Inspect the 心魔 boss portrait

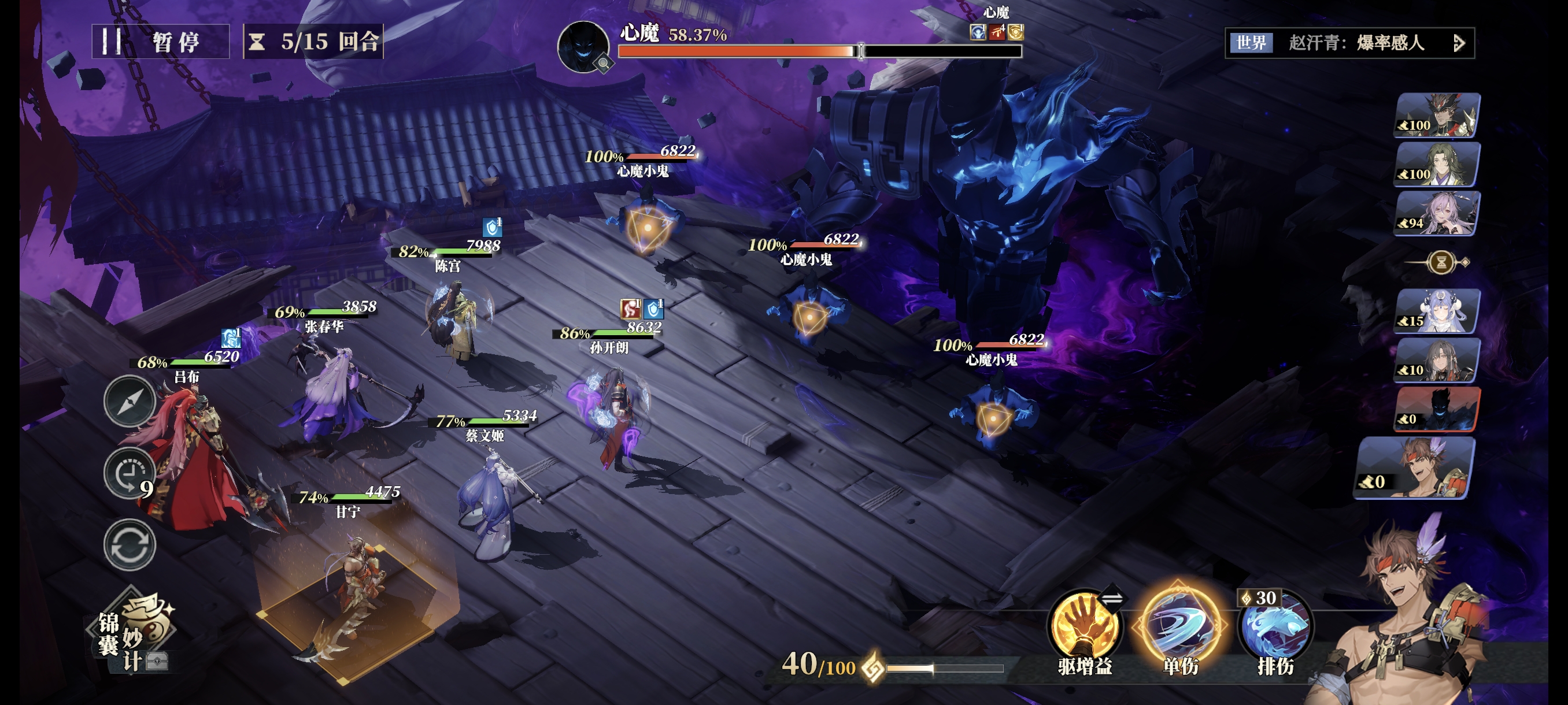coord(583,47)
